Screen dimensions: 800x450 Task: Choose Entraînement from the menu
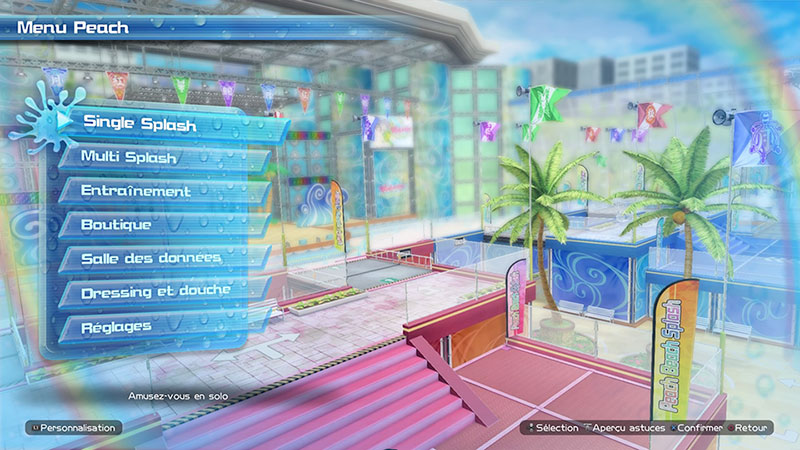point(137,191)
